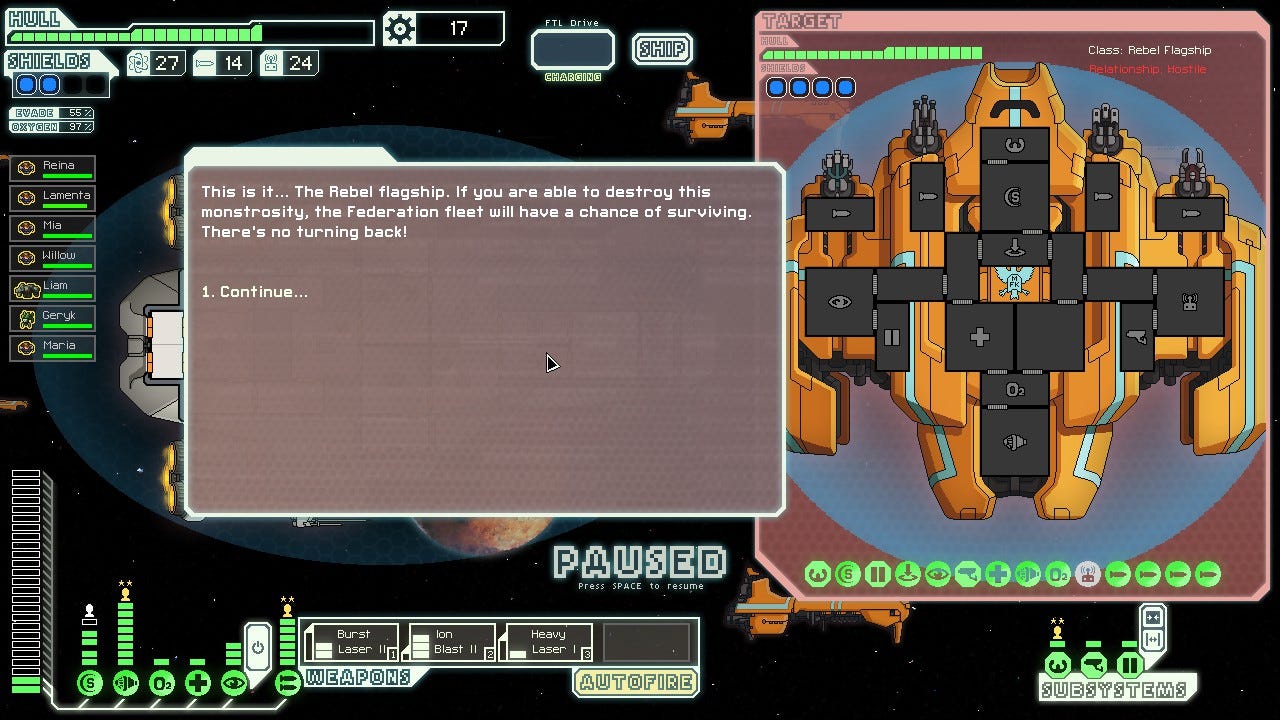Image resolution: width=1280 pixels, height=720 pixels.
Task: Select crew member Reina
Action: coord(53,168)
